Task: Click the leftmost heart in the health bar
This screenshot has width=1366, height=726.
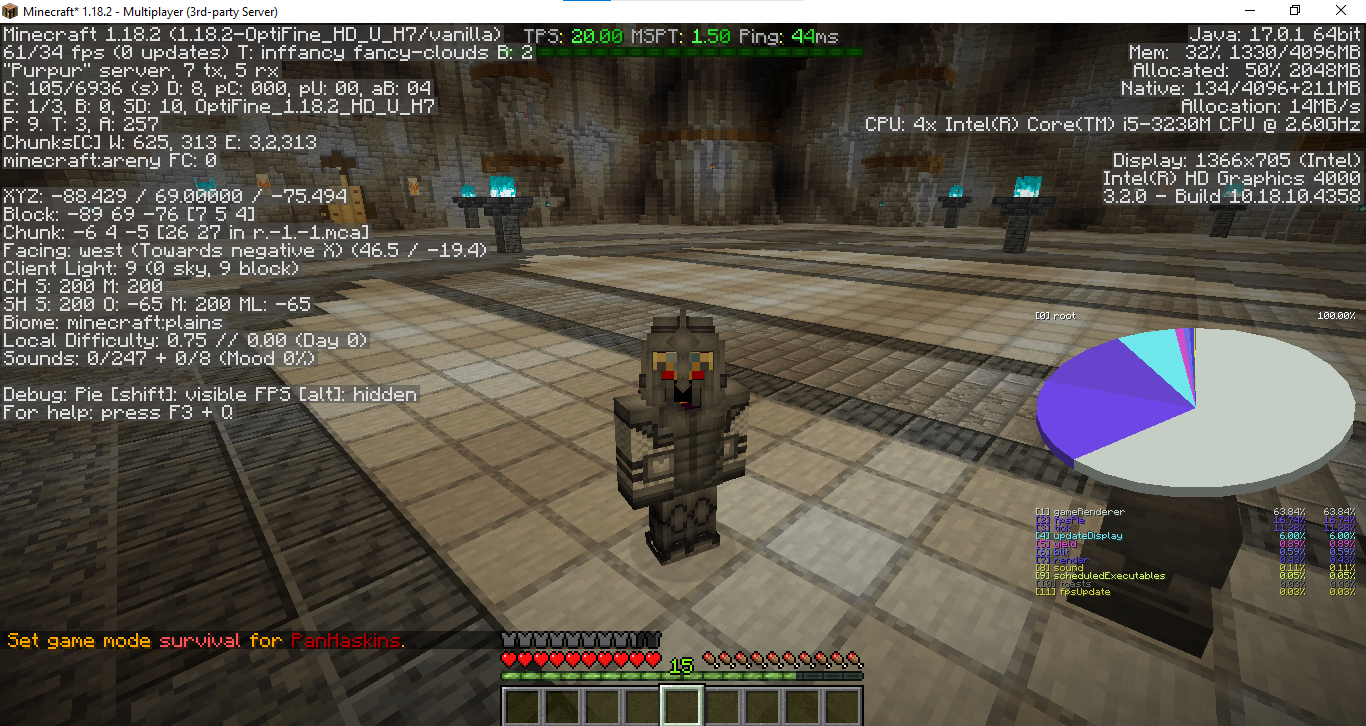Action: tap(508, 659)
